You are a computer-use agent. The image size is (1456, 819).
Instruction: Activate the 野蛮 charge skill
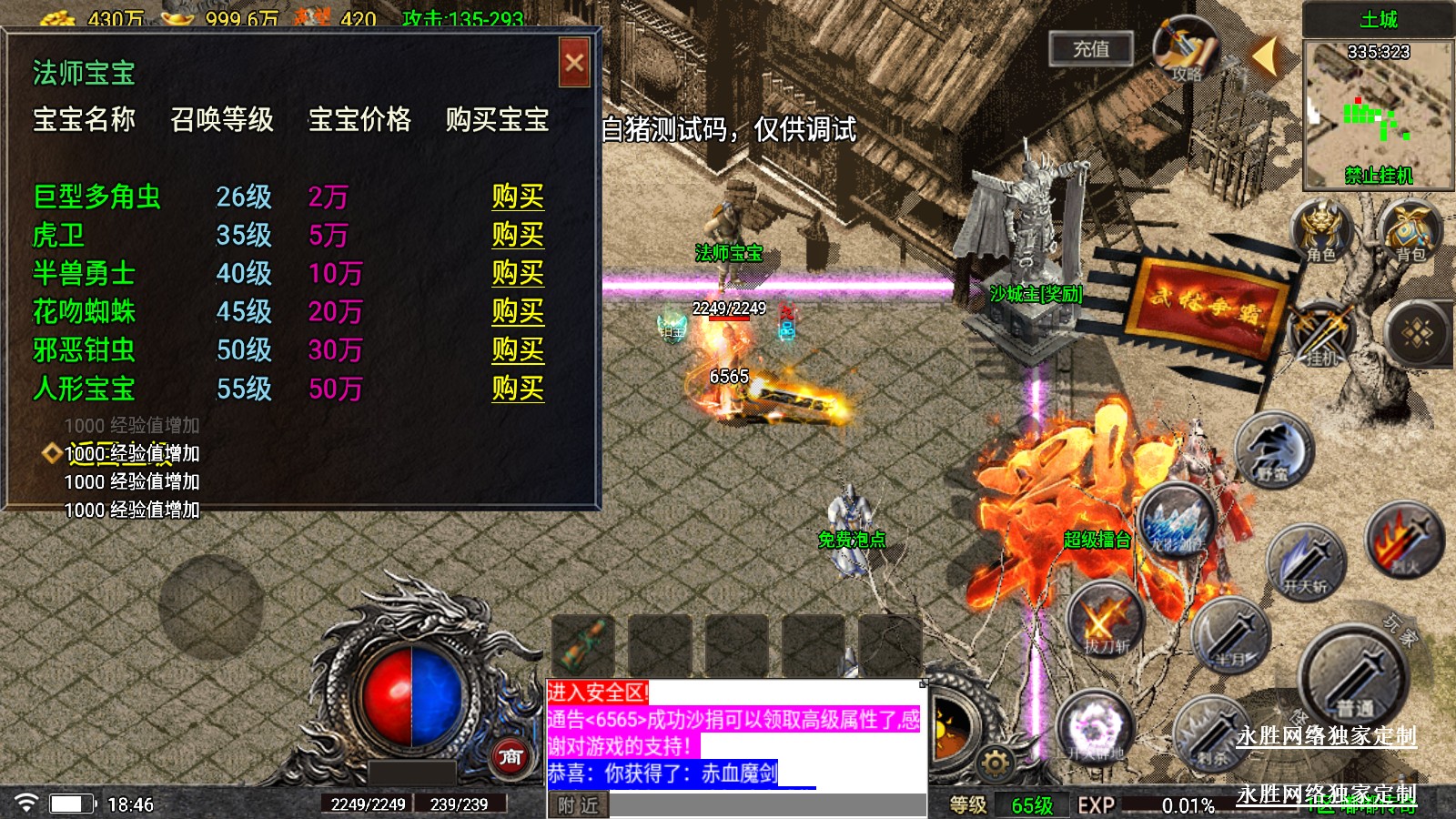[1274, 450]
